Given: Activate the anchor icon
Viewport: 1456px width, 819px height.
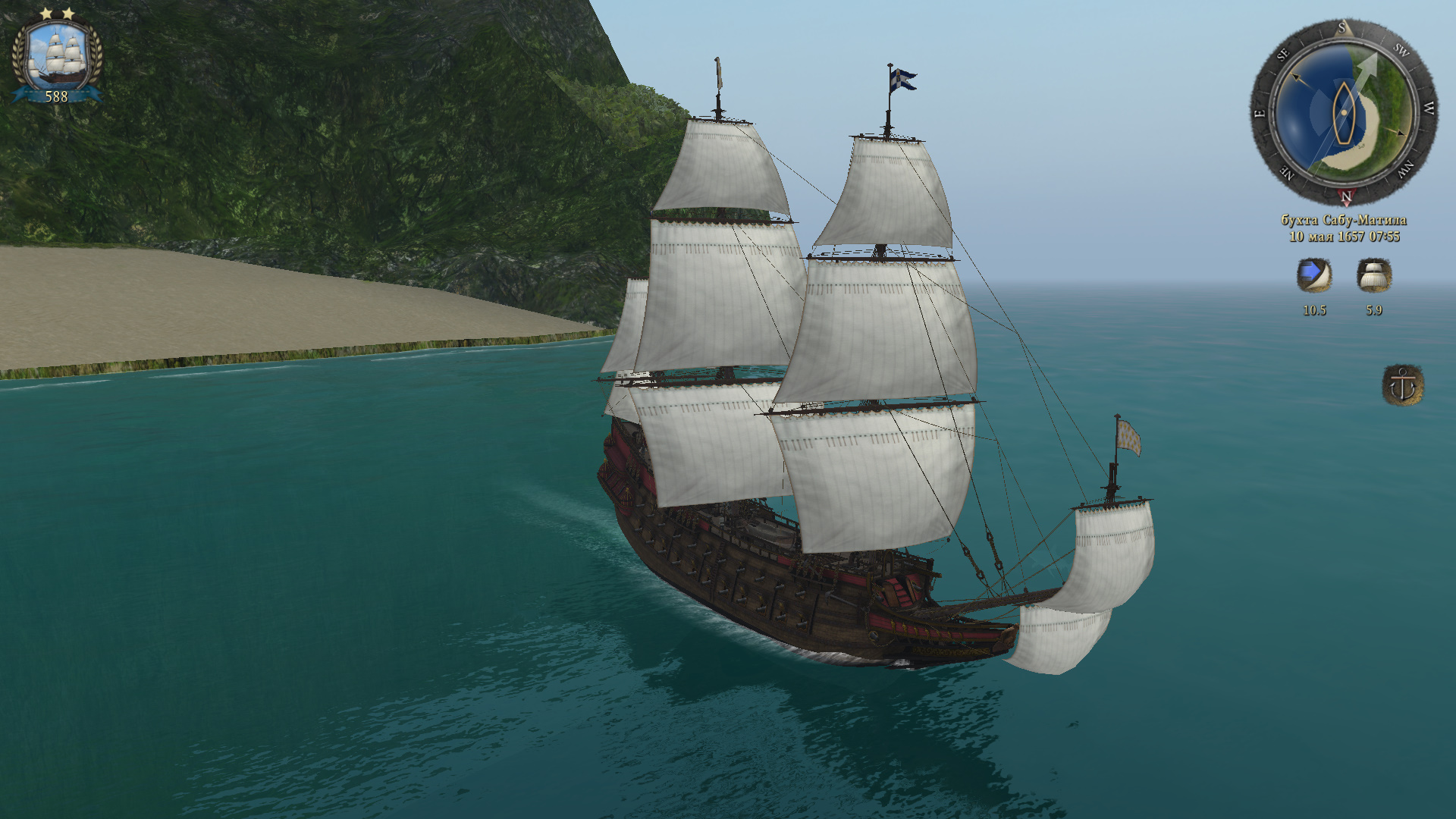Looking at the screenshot, I should (x=1402, y=385).
